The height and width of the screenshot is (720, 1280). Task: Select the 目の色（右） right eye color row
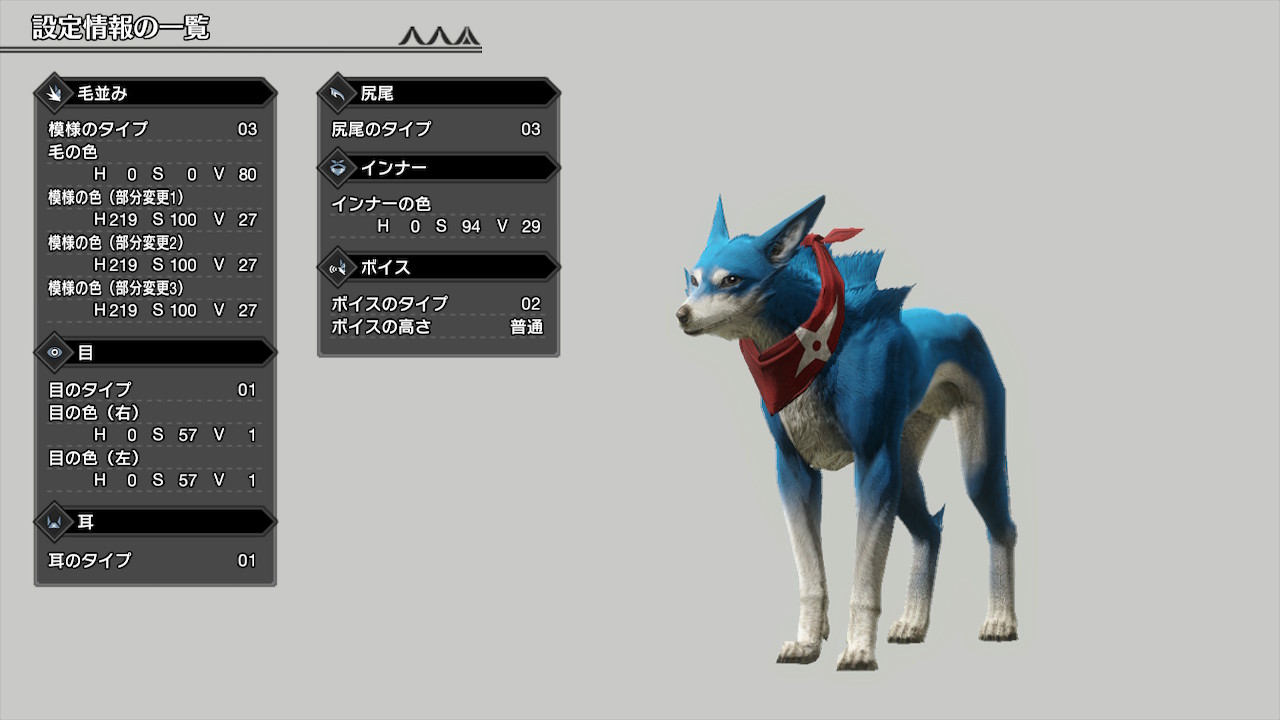pos(153,424)
